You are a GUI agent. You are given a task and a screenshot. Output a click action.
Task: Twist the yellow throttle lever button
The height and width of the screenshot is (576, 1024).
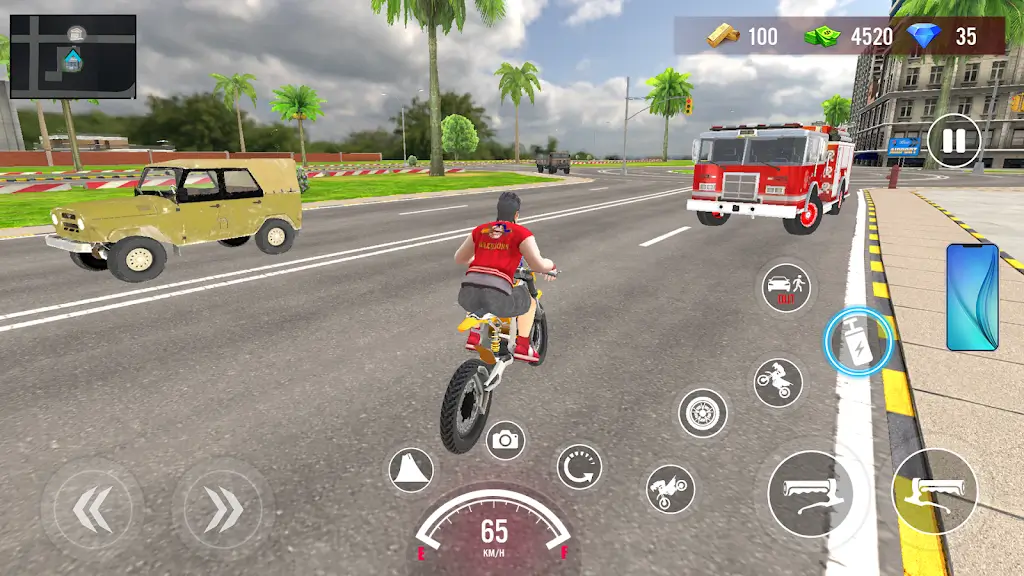point(935,491)
